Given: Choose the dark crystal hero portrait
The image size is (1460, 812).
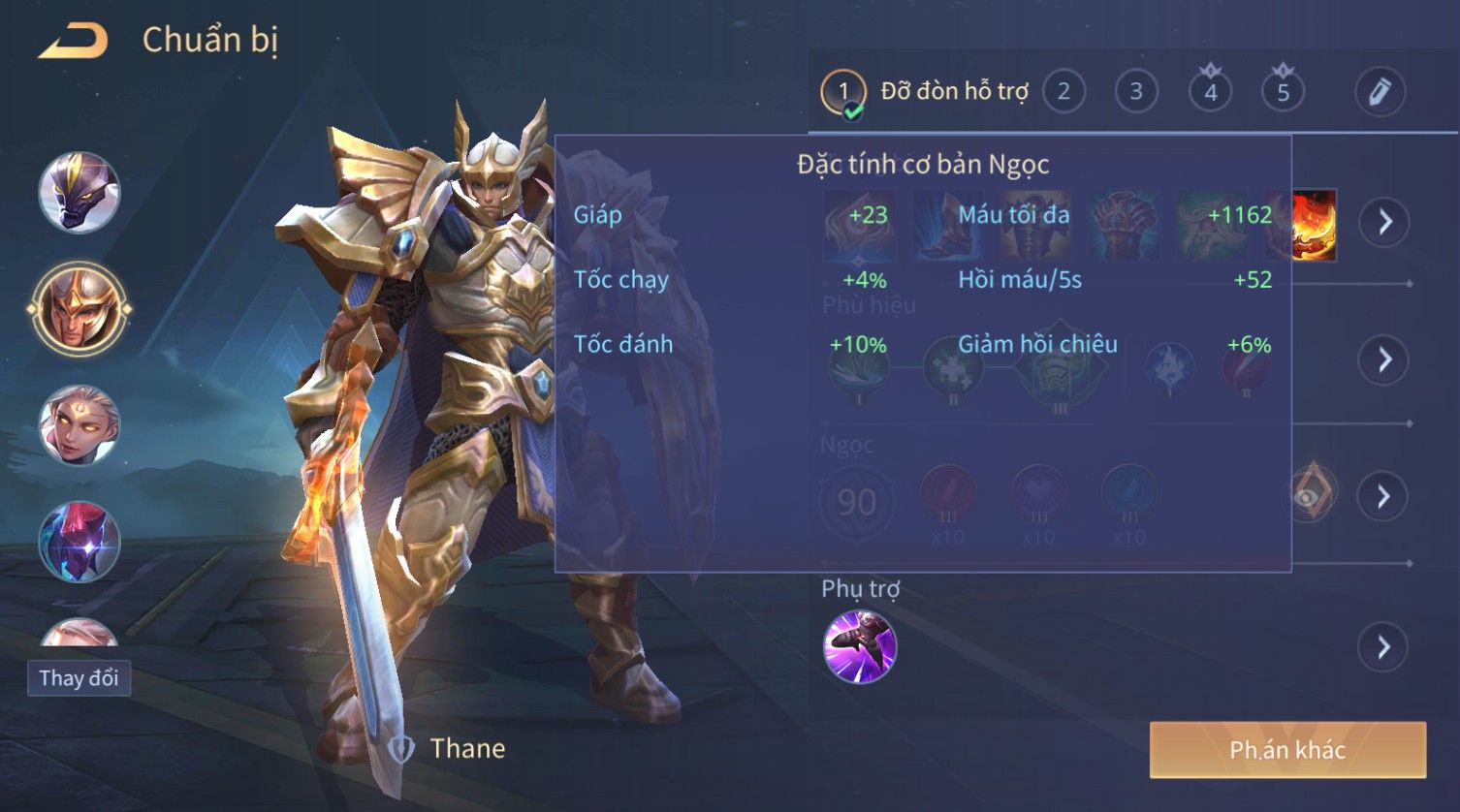Looking at the screenshot, I should (x=79, y=543).
